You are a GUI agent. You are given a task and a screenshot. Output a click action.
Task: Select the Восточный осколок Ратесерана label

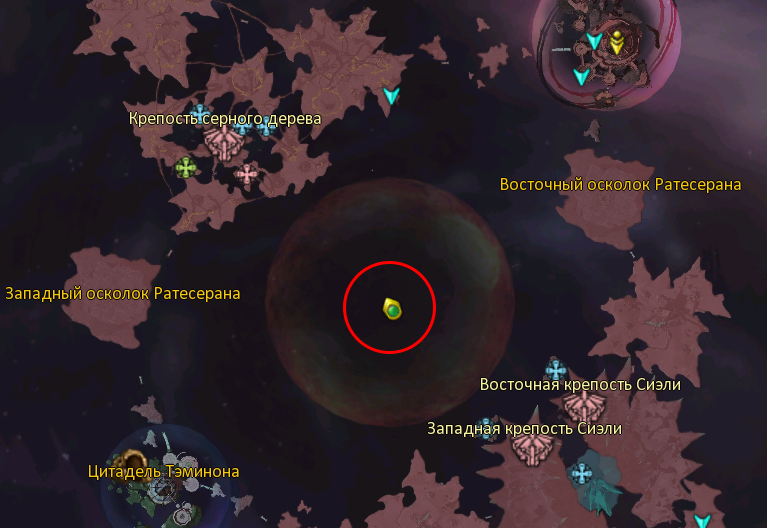(620, 185)
